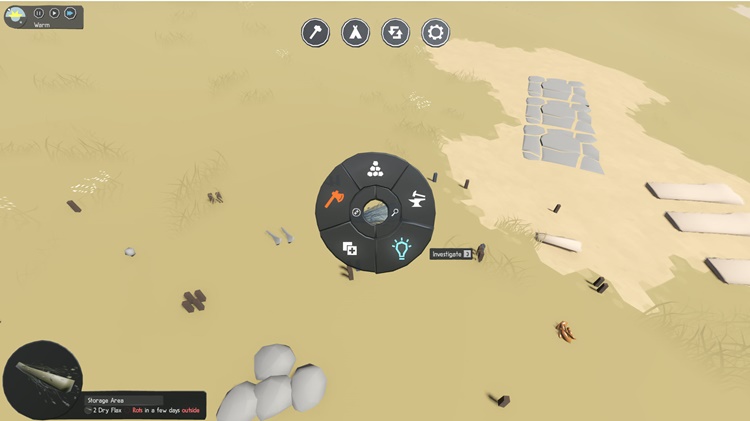Set game to normal play speed
Image resolution: width=750 pixels, height=421 pixels.
point(54,13)
